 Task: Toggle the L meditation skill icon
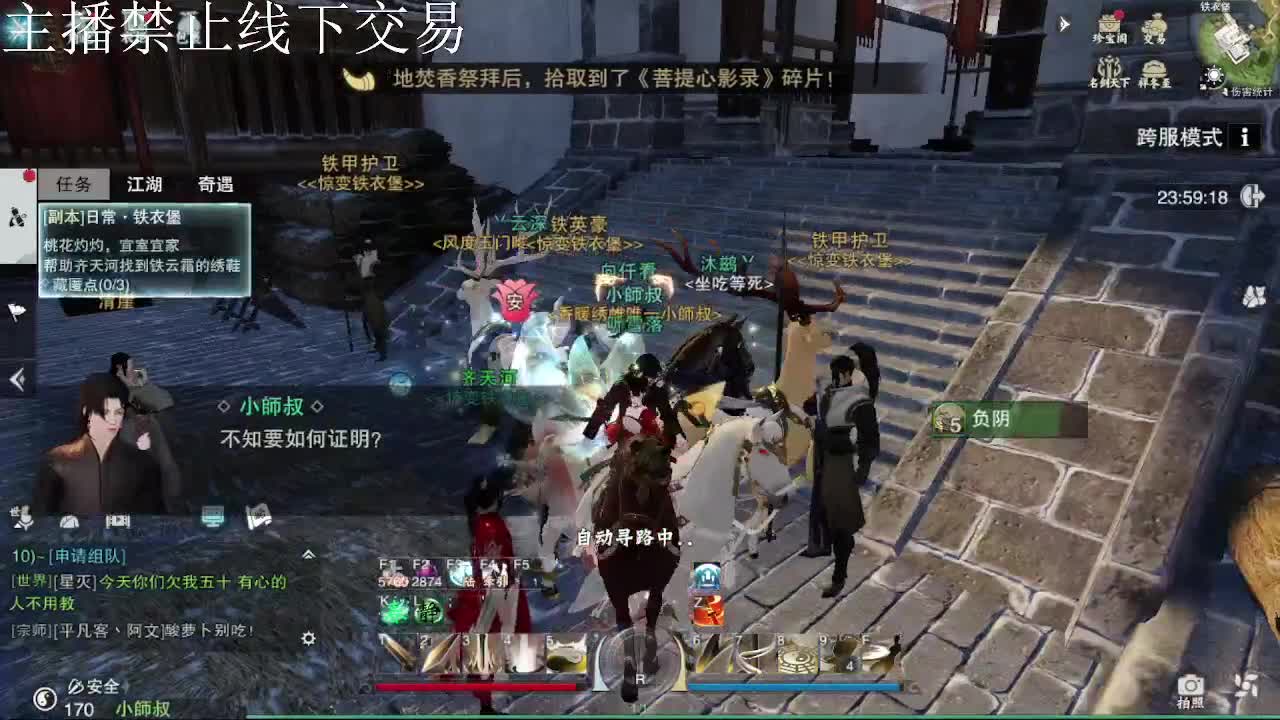point(428,611)
